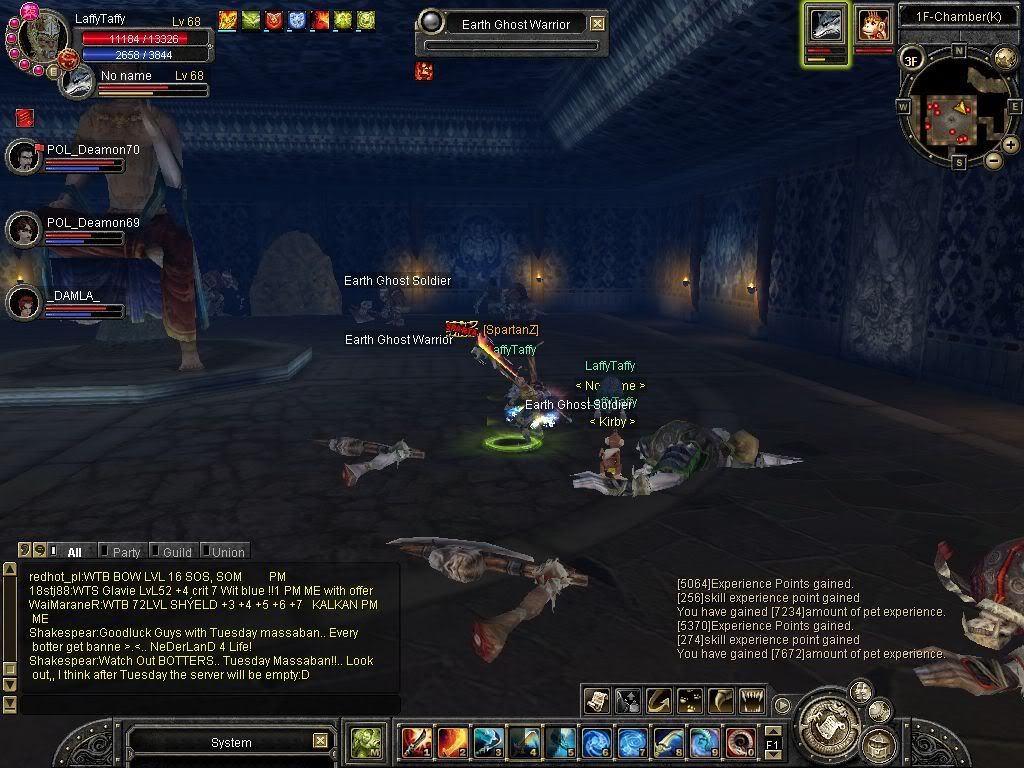This screenshot has width=1024, height=768.
Task: Switch to the Party chat tab
Action: point(125,552)
